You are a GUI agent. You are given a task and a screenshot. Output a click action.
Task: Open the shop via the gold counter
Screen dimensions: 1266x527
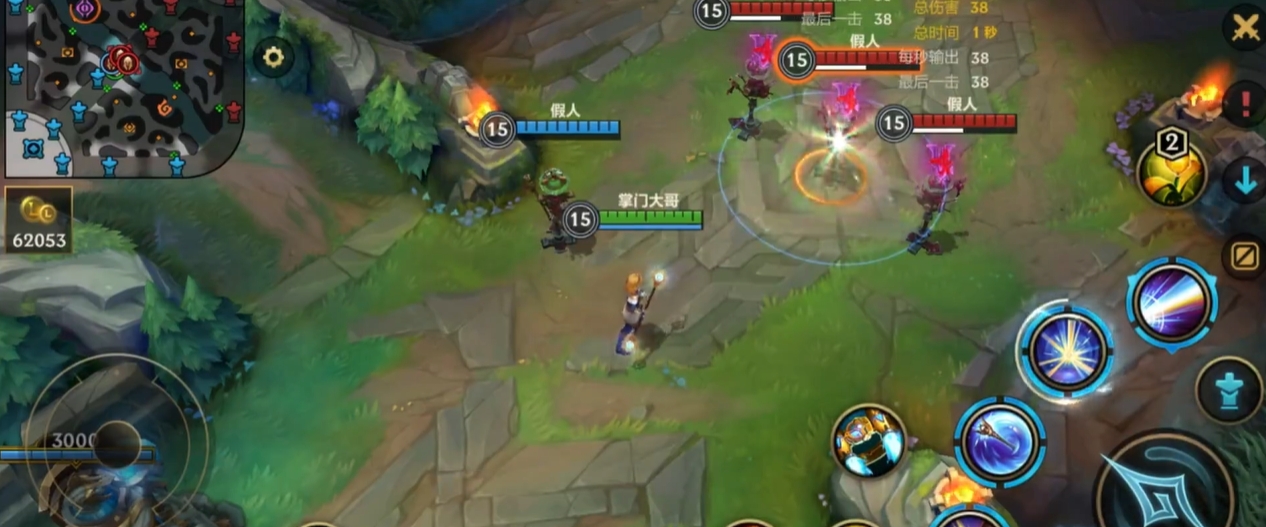(x=38, y=220)
